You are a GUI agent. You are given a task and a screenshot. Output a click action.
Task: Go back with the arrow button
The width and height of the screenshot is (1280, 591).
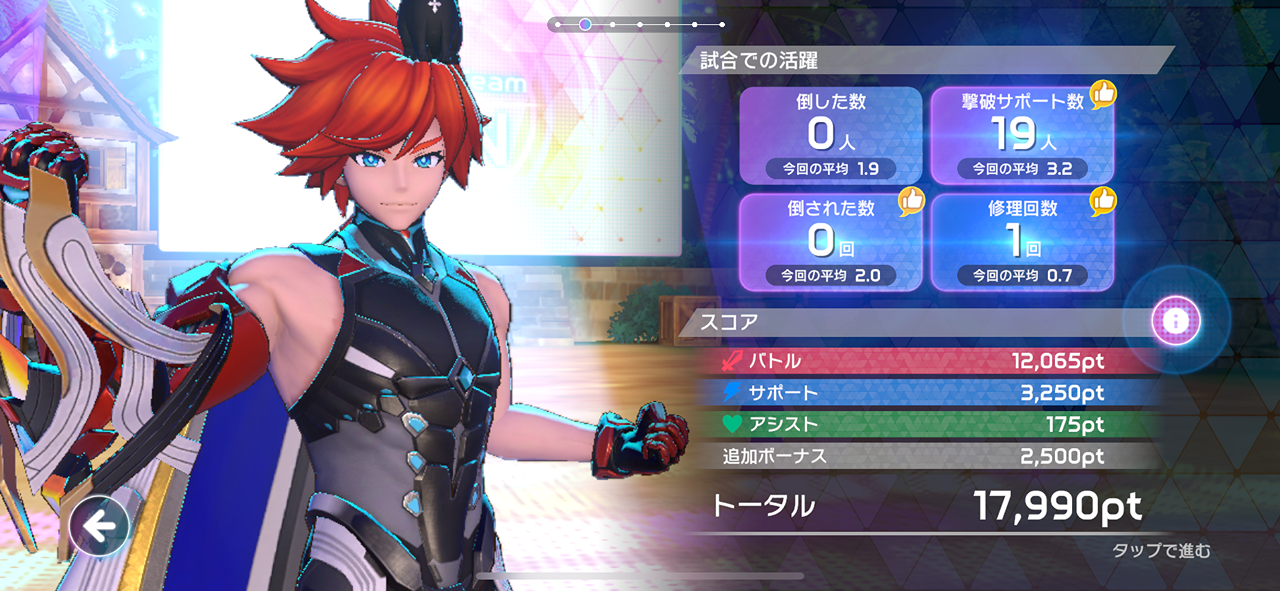99,526
